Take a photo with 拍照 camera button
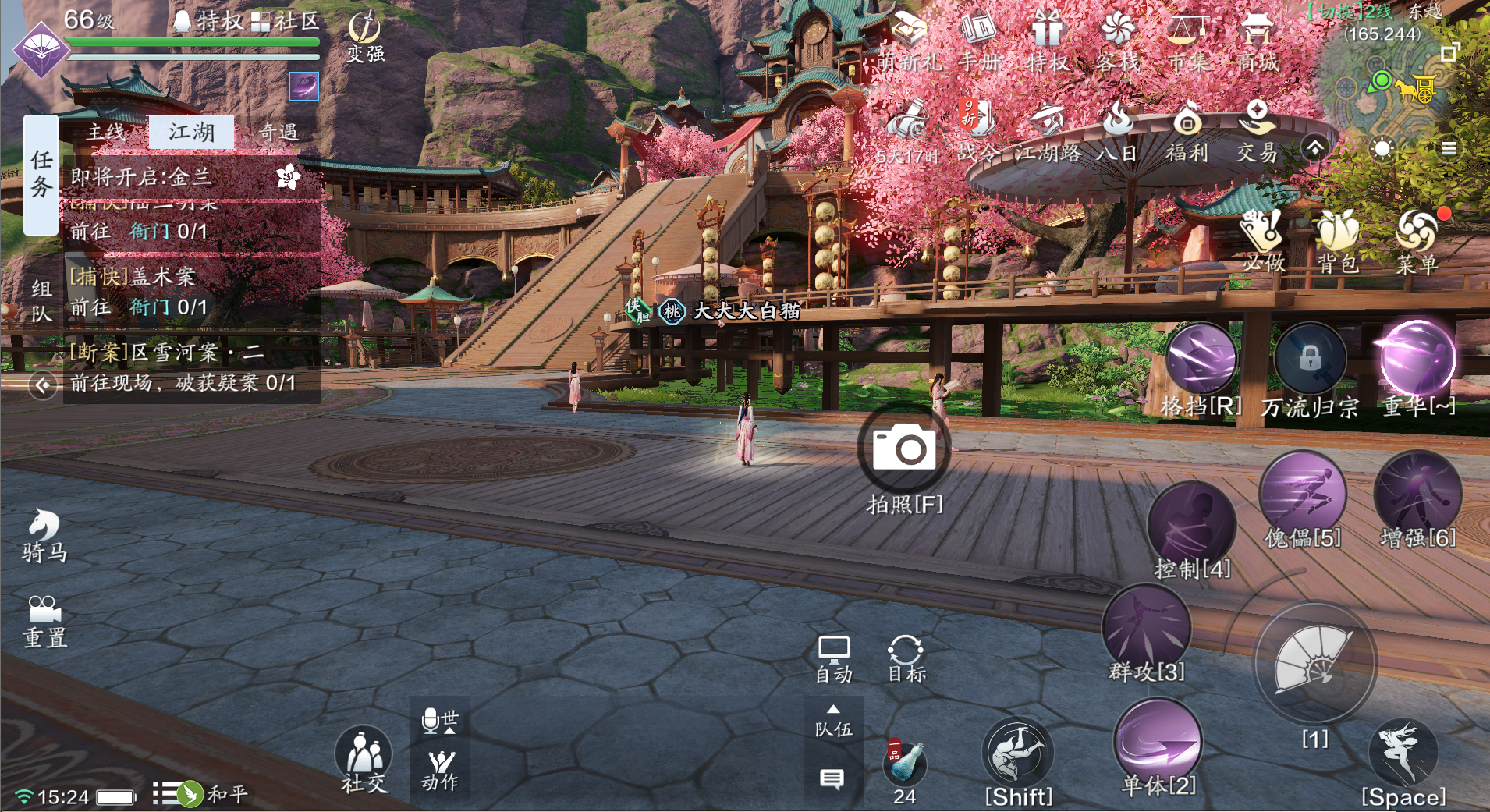Screen dimensions: 1490x812 coord(904,450)
